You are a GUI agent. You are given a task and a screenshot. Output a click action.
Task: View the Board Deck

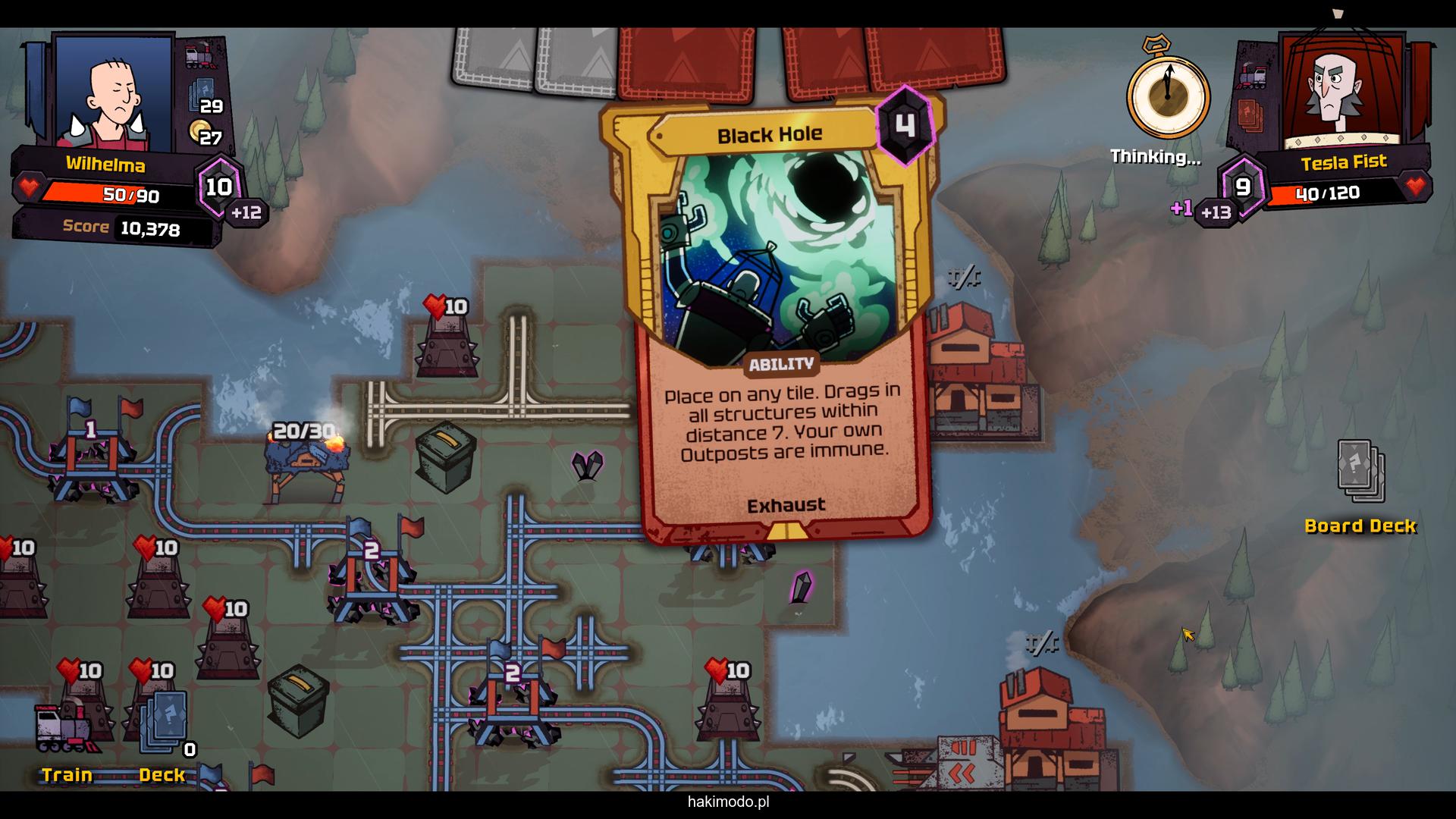[1360, 474]
